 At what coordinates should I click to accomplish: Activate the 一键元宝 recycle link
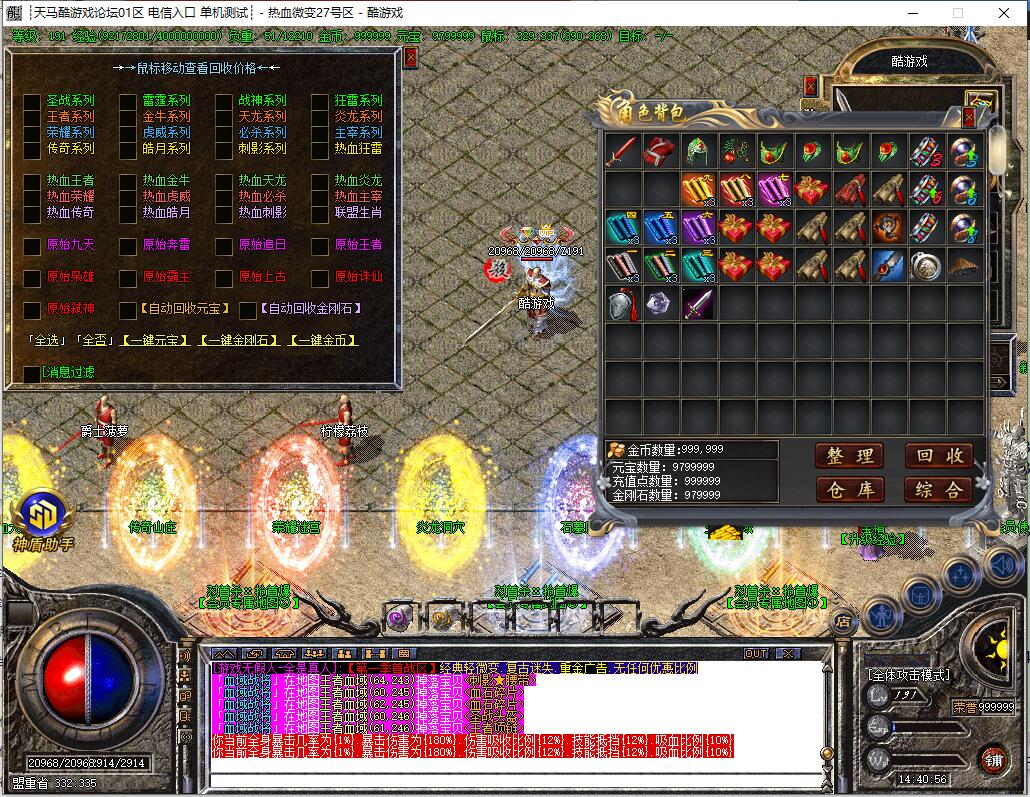click(x=154, y=340)
